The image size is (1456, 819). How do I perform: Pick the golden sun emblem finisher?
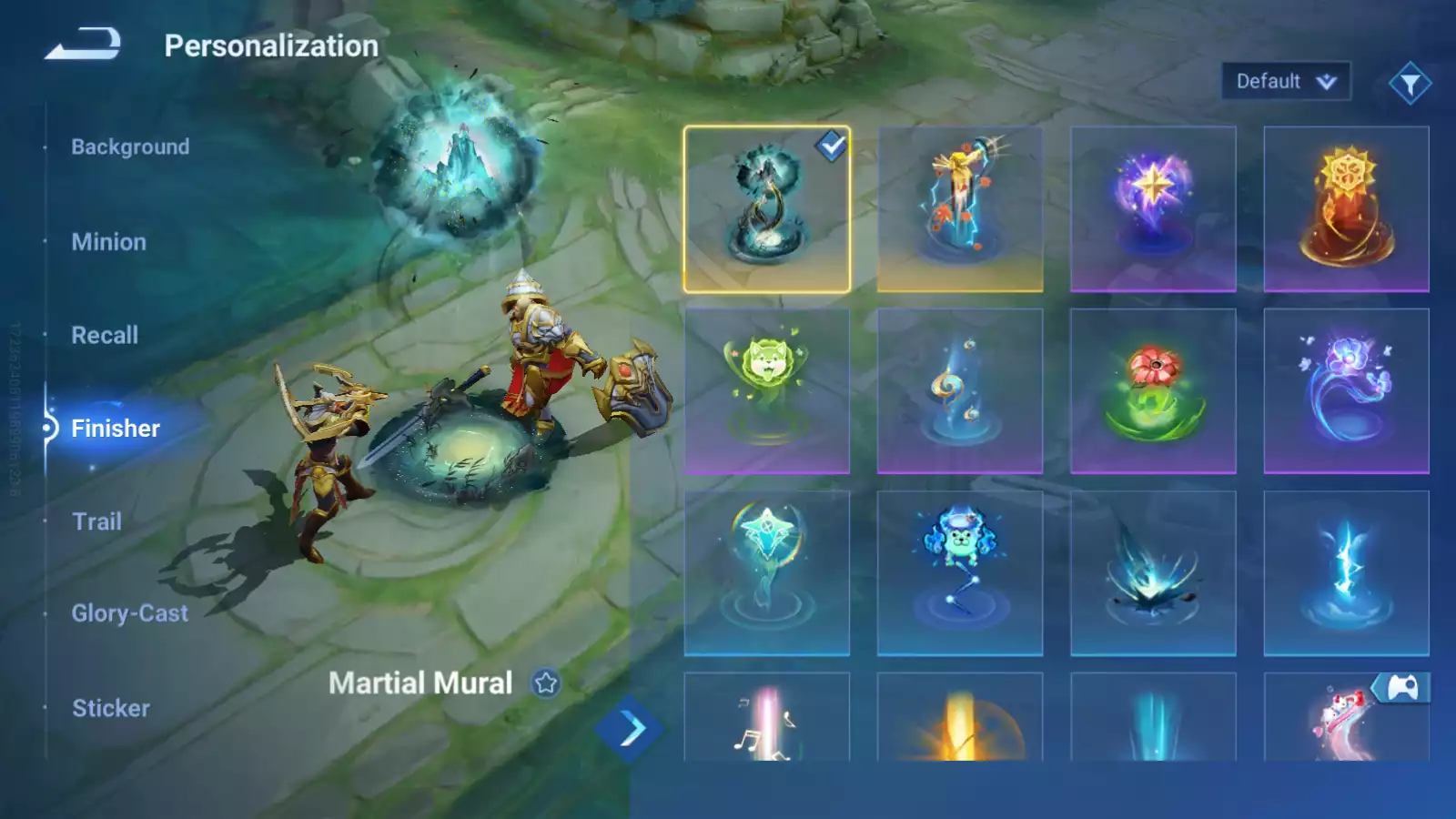click(1346, 209)
